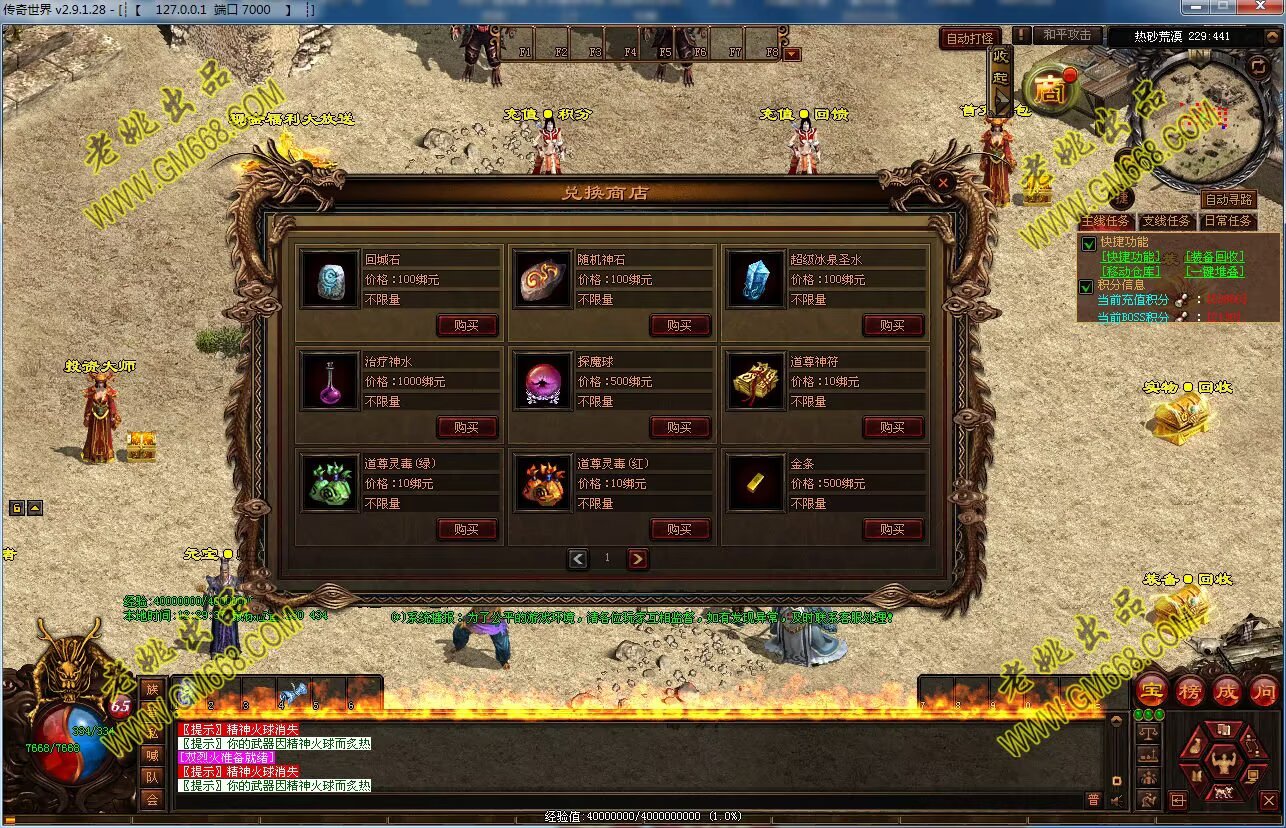Purchase the 治疗神水 healing potion
This screenshot has width=1286, height=828.
(466, 427)
